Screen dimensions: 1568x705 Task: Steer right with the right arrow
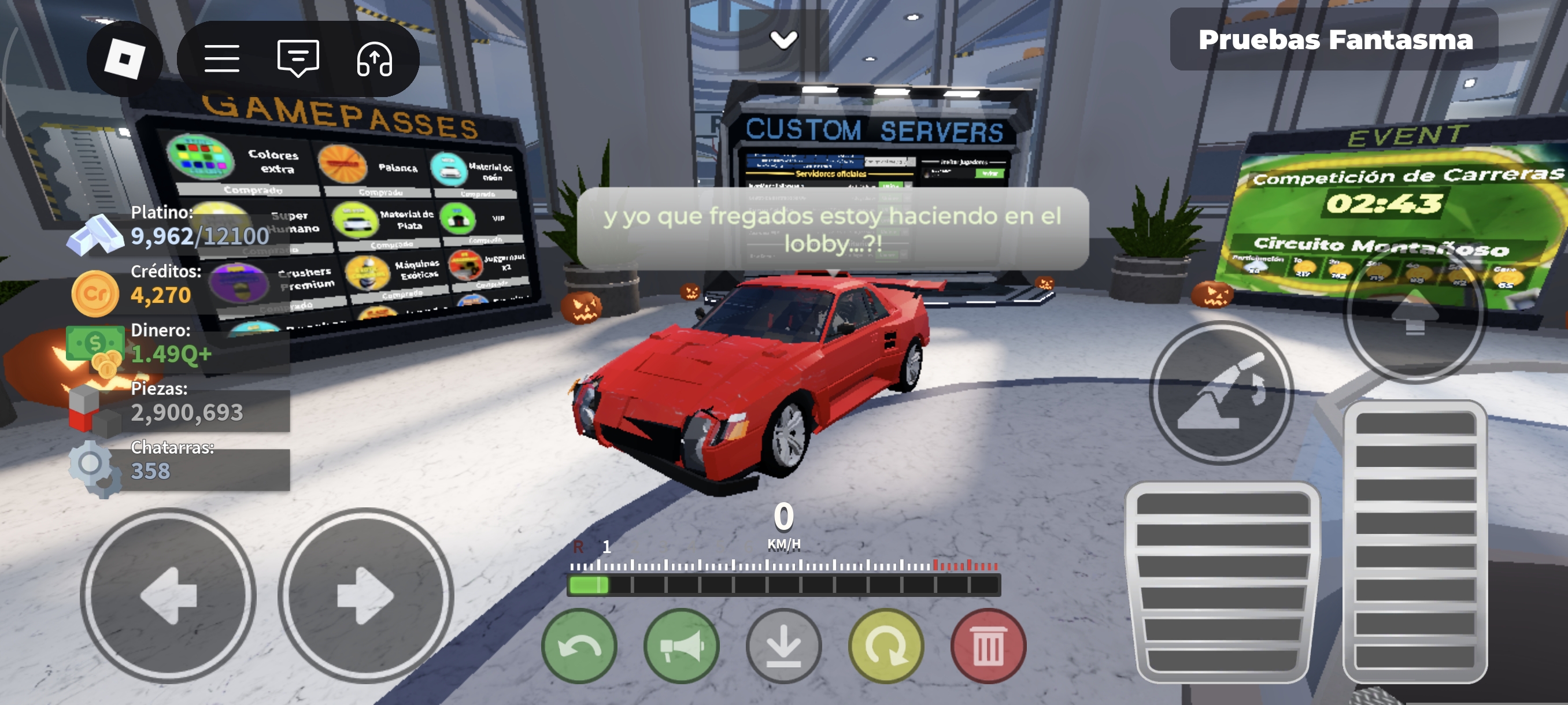click(365, 596)
